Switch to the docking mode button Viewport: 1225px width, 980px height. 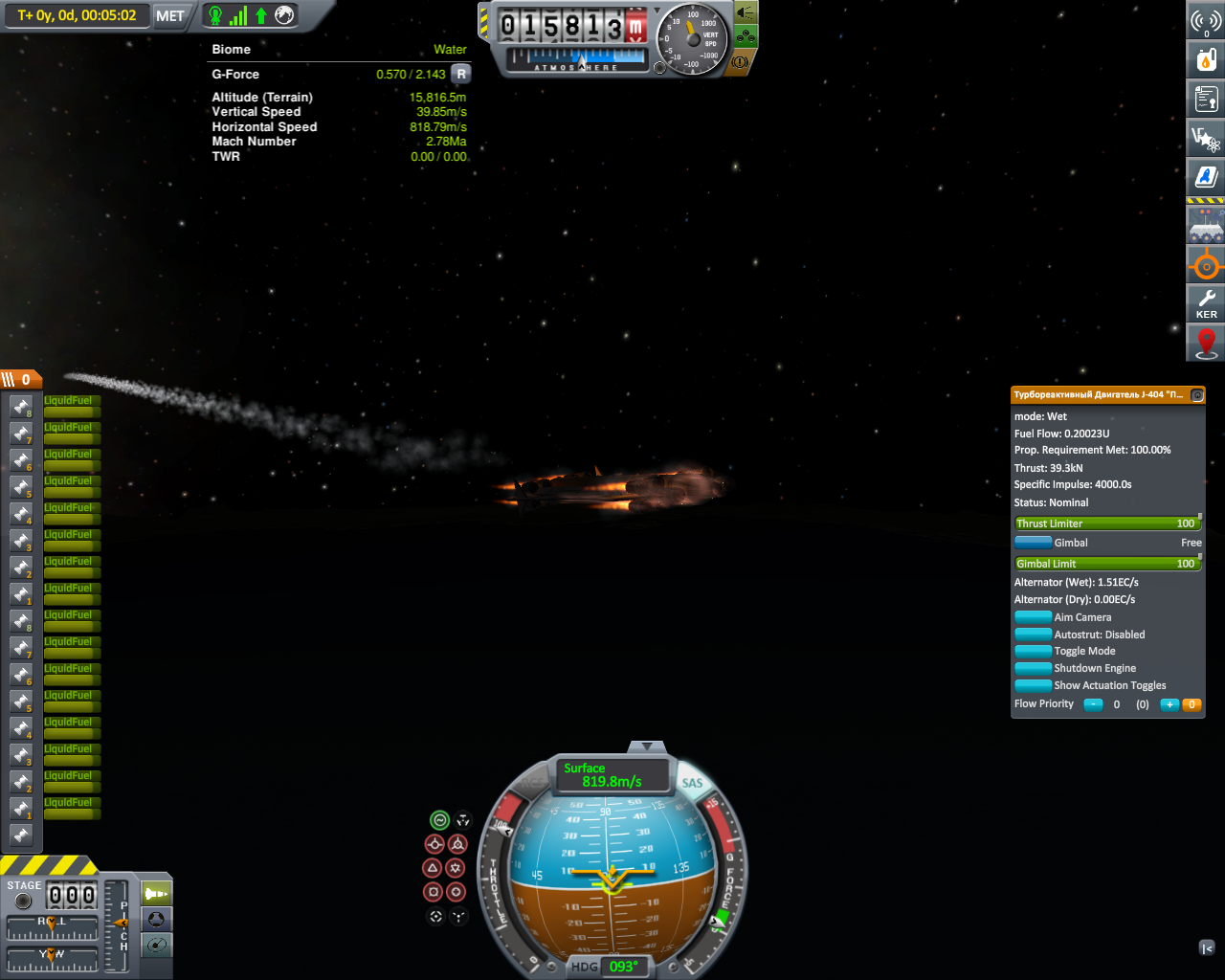(156, 920)
